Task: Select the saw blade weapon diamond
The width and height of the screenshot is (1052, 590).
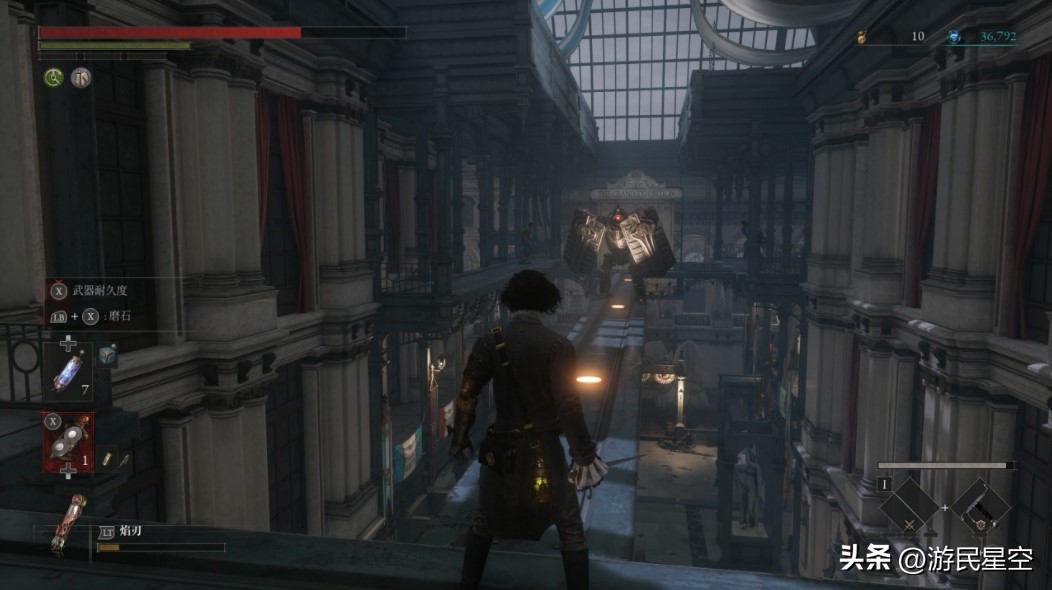Action: tap(981, 508)
